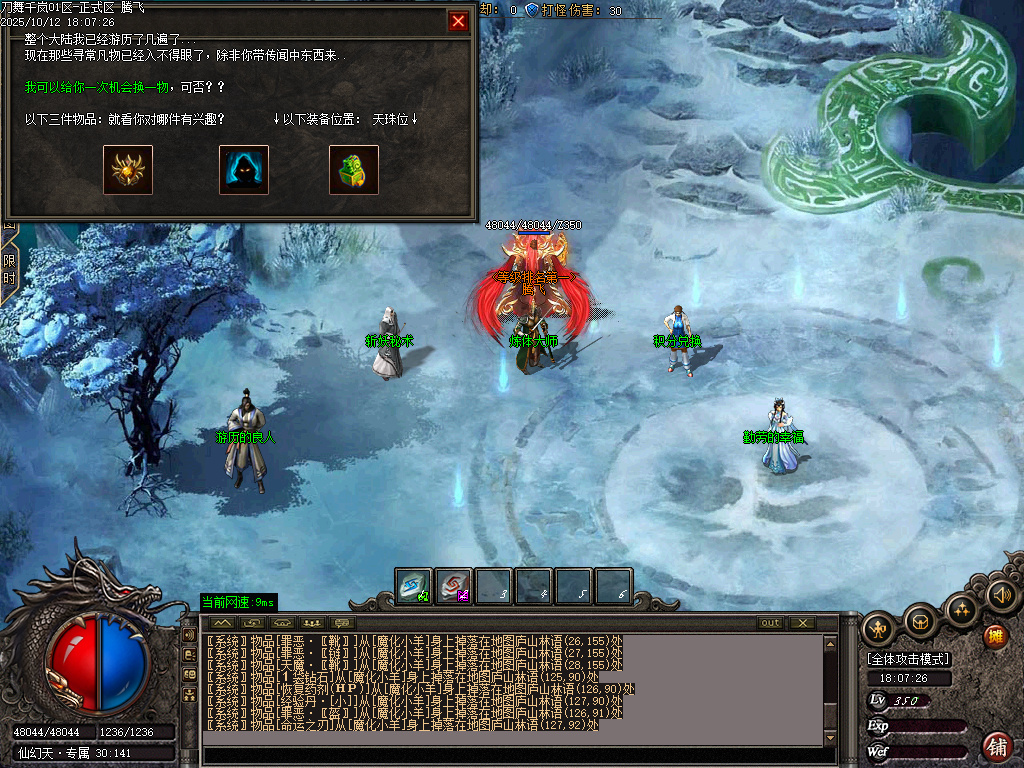Close the chat log panel
This screenshot has height=768, width=1024.
click(x=802, y=623)
